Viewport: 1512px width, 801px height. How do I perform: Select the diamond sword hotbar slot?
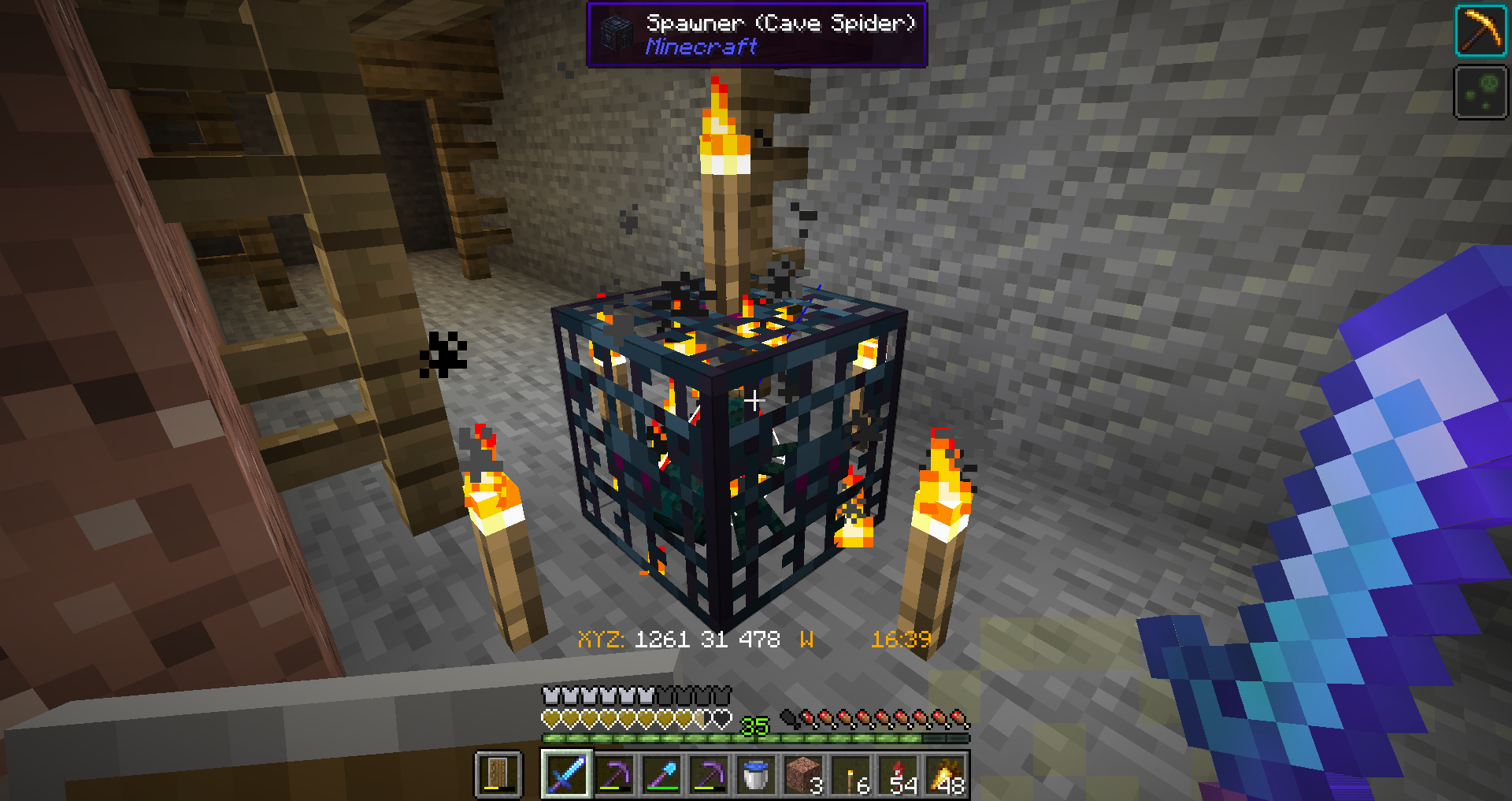click(566, 774)
